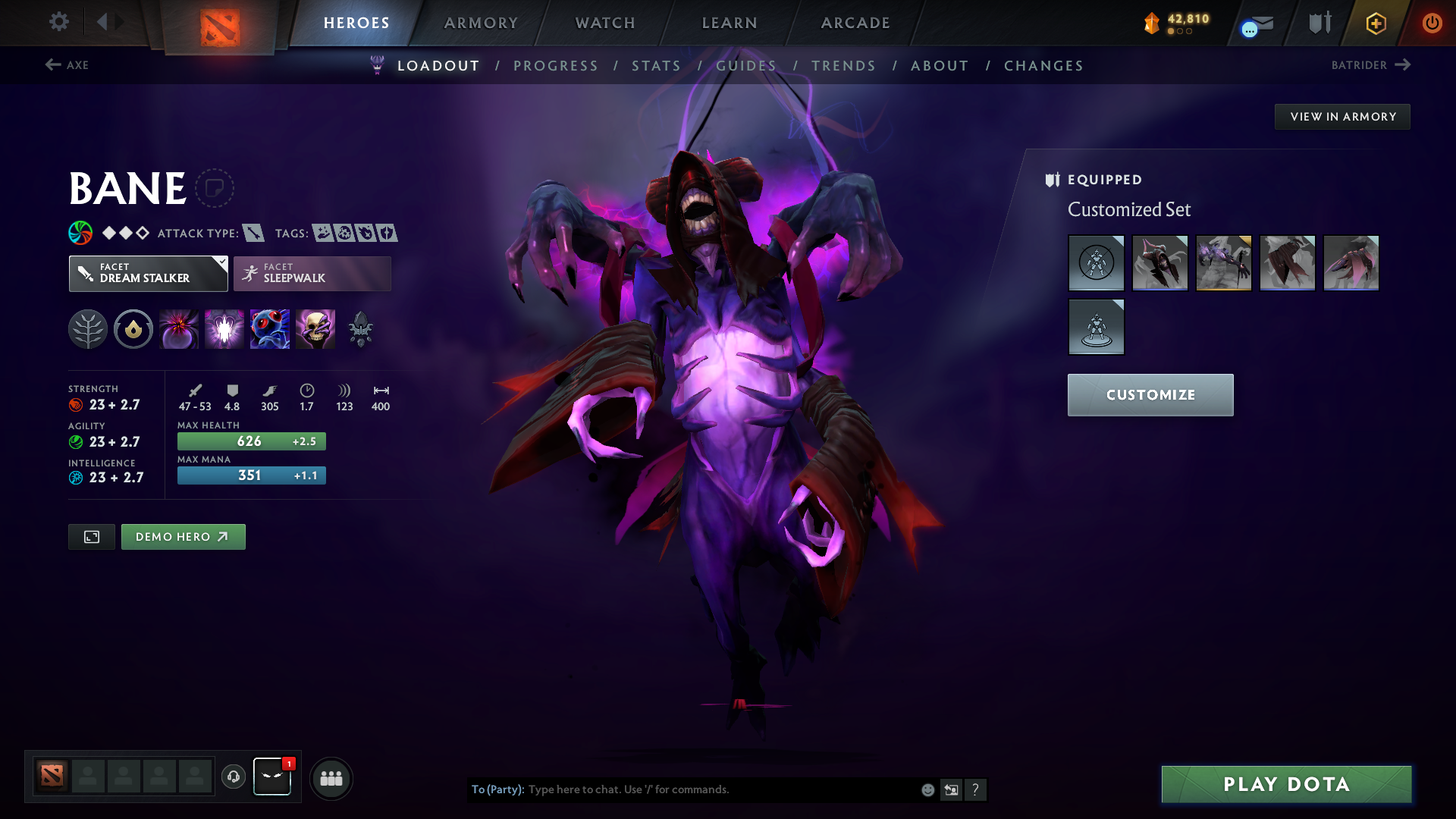Open settings with the gear icon

pos(59,22)
